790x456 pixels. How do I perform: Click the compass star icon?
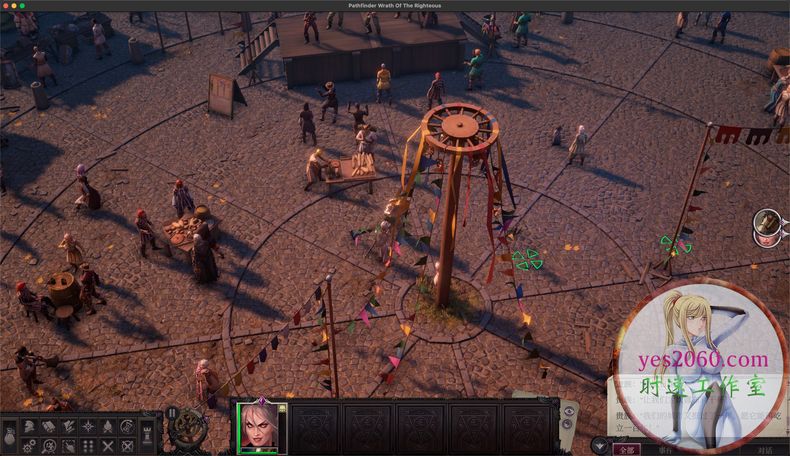coord(89,427)
